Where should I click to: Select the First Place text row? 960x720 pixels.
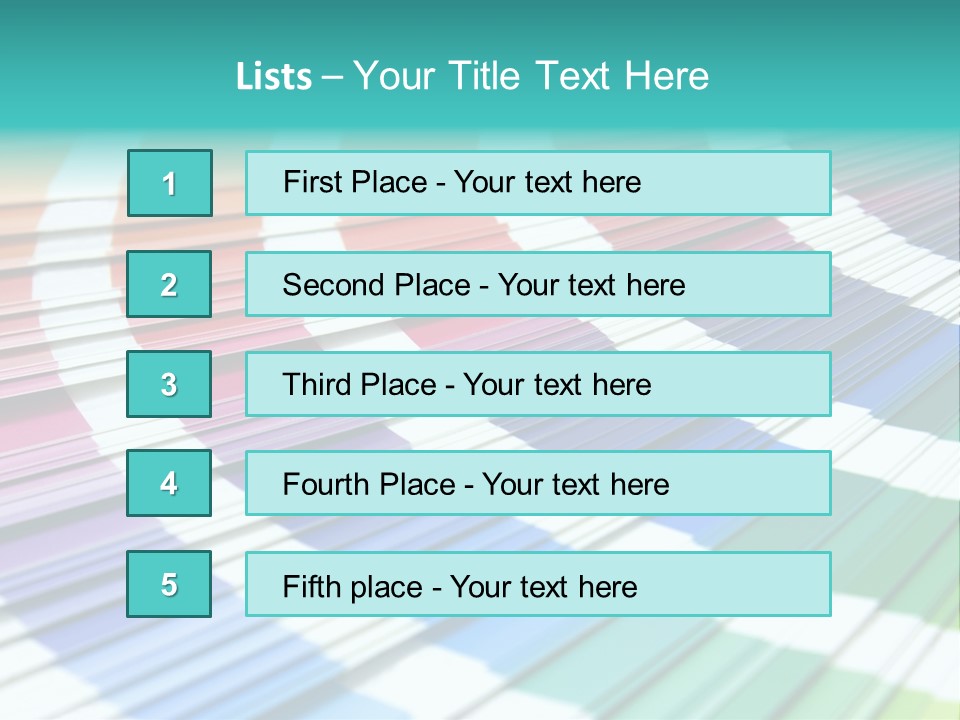click(x=538, y=183)
